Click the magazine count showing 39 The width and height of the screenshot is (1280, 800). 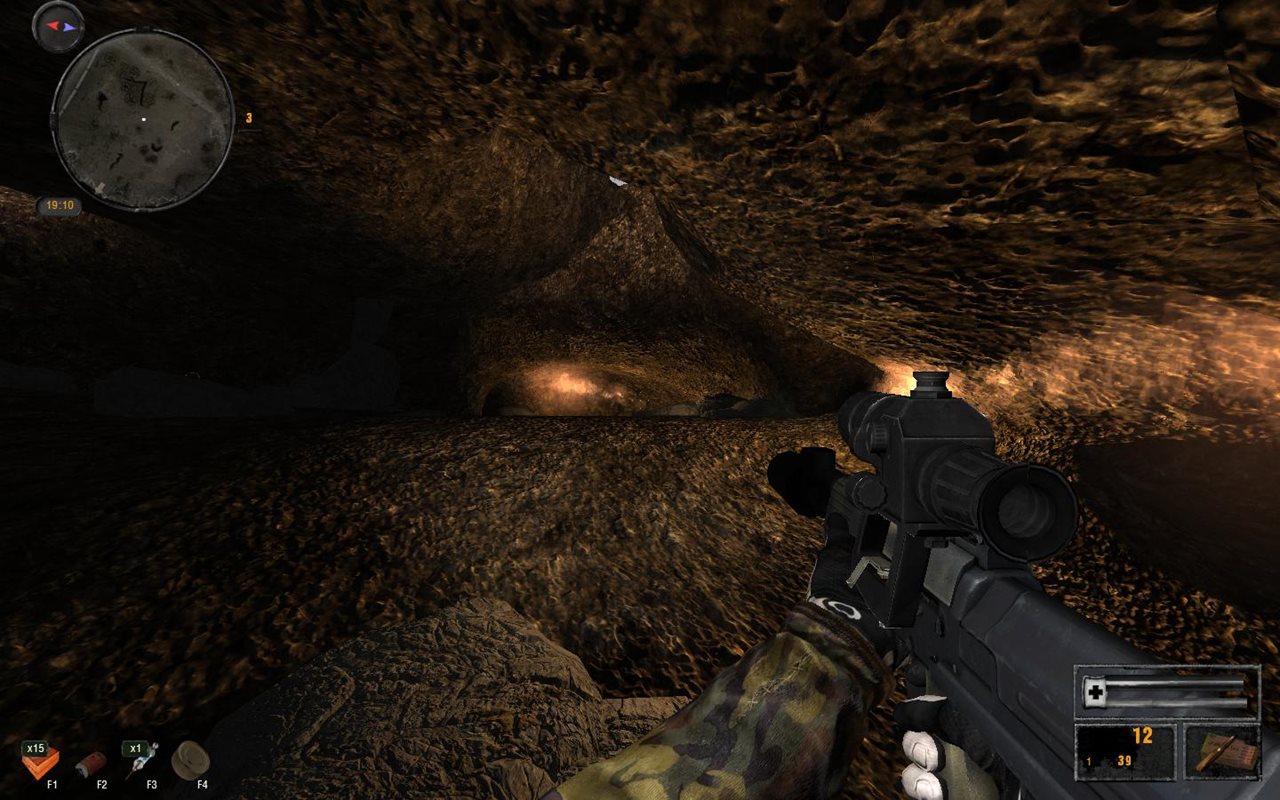tap(1124, 761)
